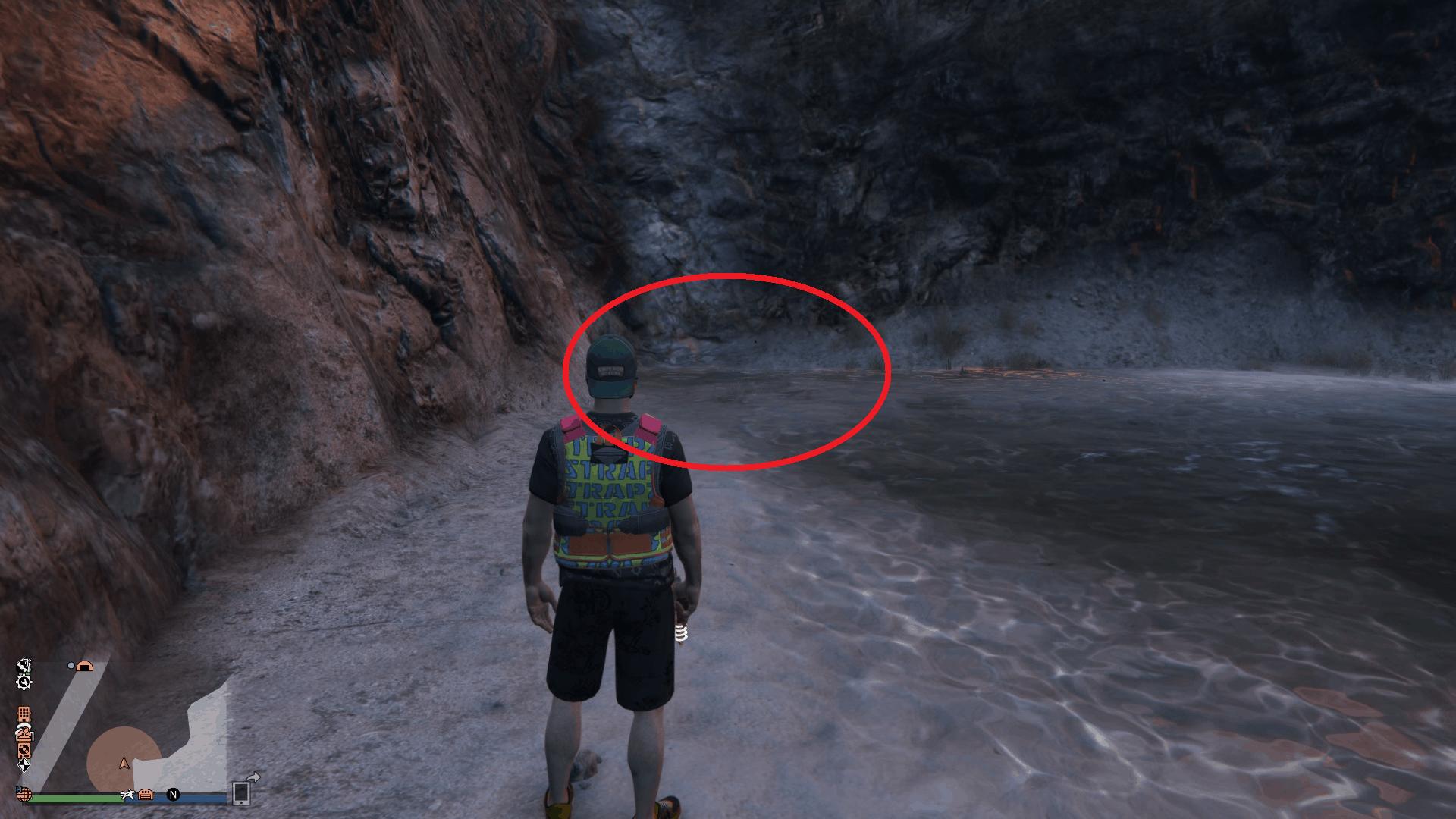This screenshot has height=819, width=1456.
Task: Click the running stamina figure under the minimap
Action: click(x=128, y=795)
